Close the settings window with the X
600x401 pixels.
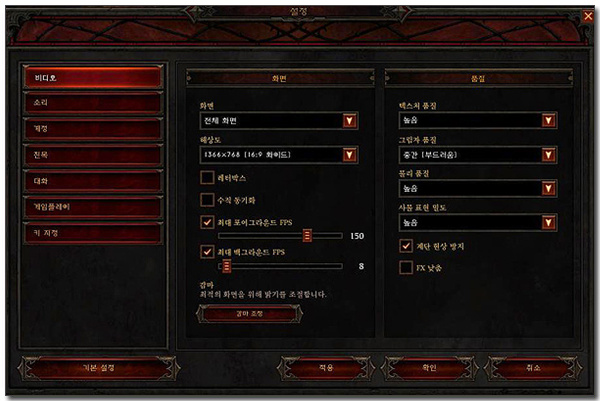587,15
